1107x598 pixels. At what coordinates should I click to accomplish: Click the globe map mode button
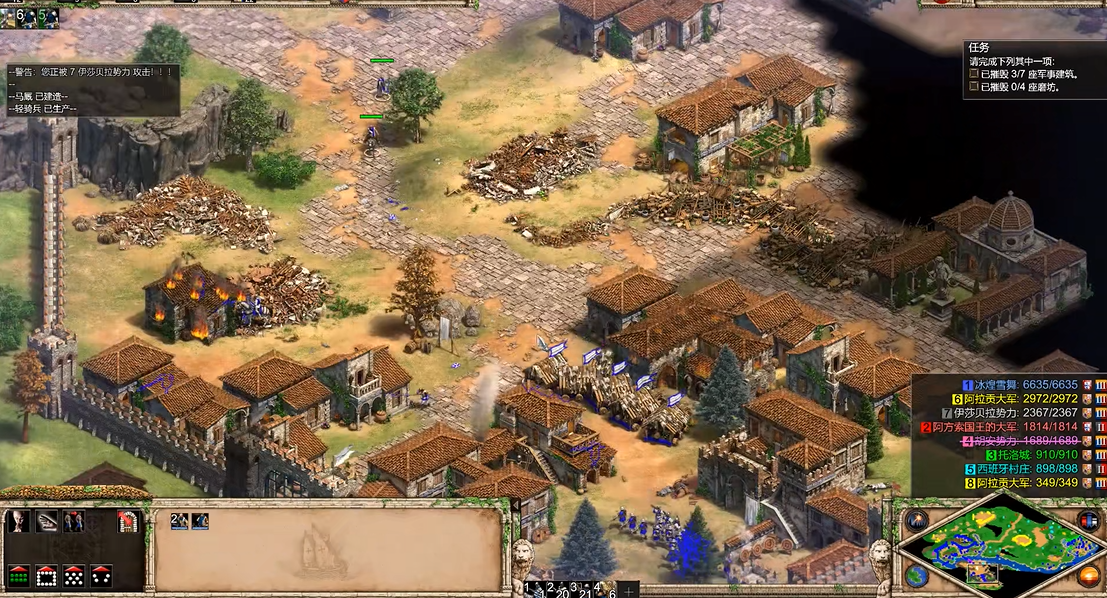click(x=916, y=576)
